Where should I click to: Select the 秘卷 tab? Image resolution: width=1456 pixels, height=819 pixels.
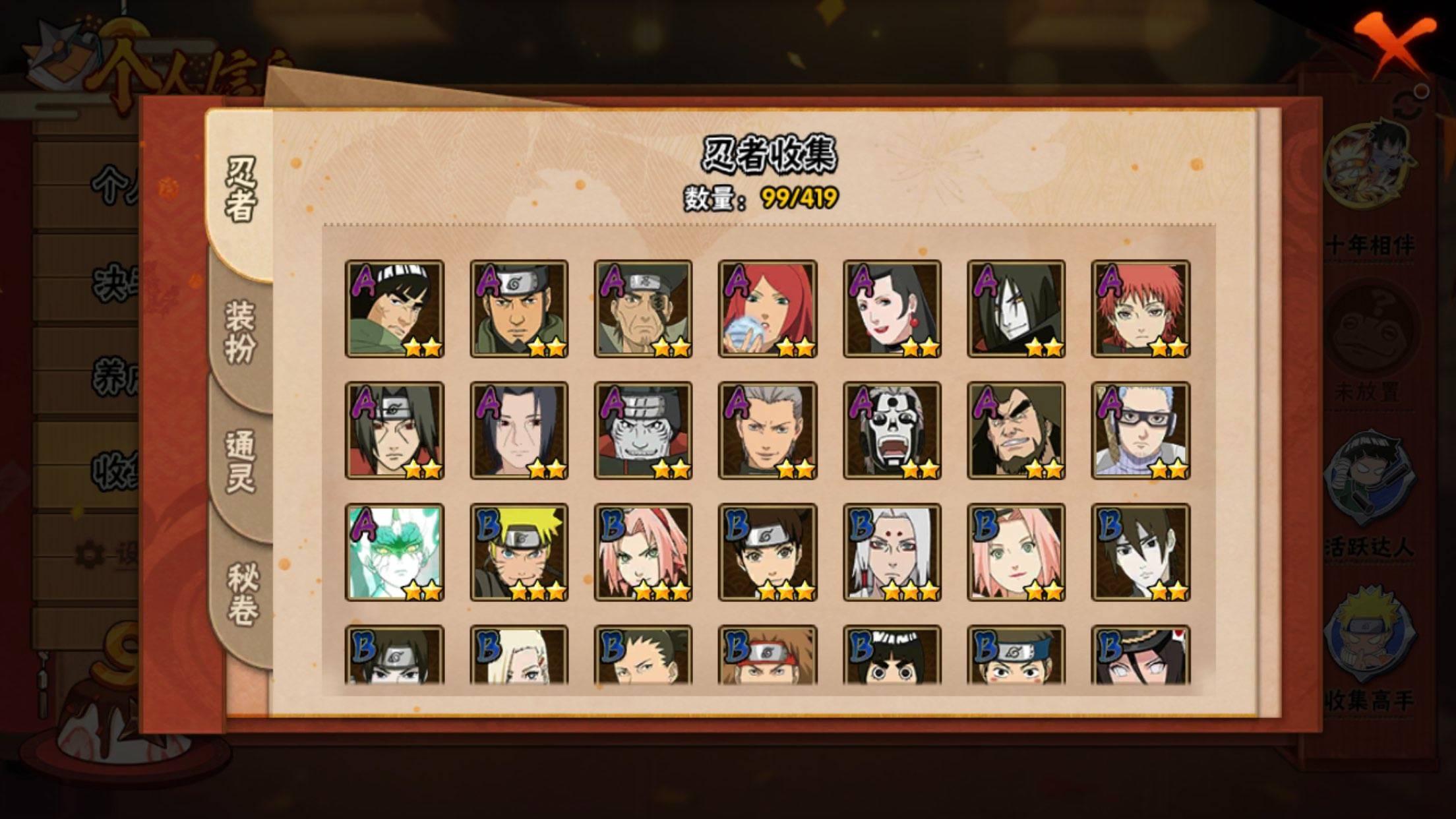point(242,593)
